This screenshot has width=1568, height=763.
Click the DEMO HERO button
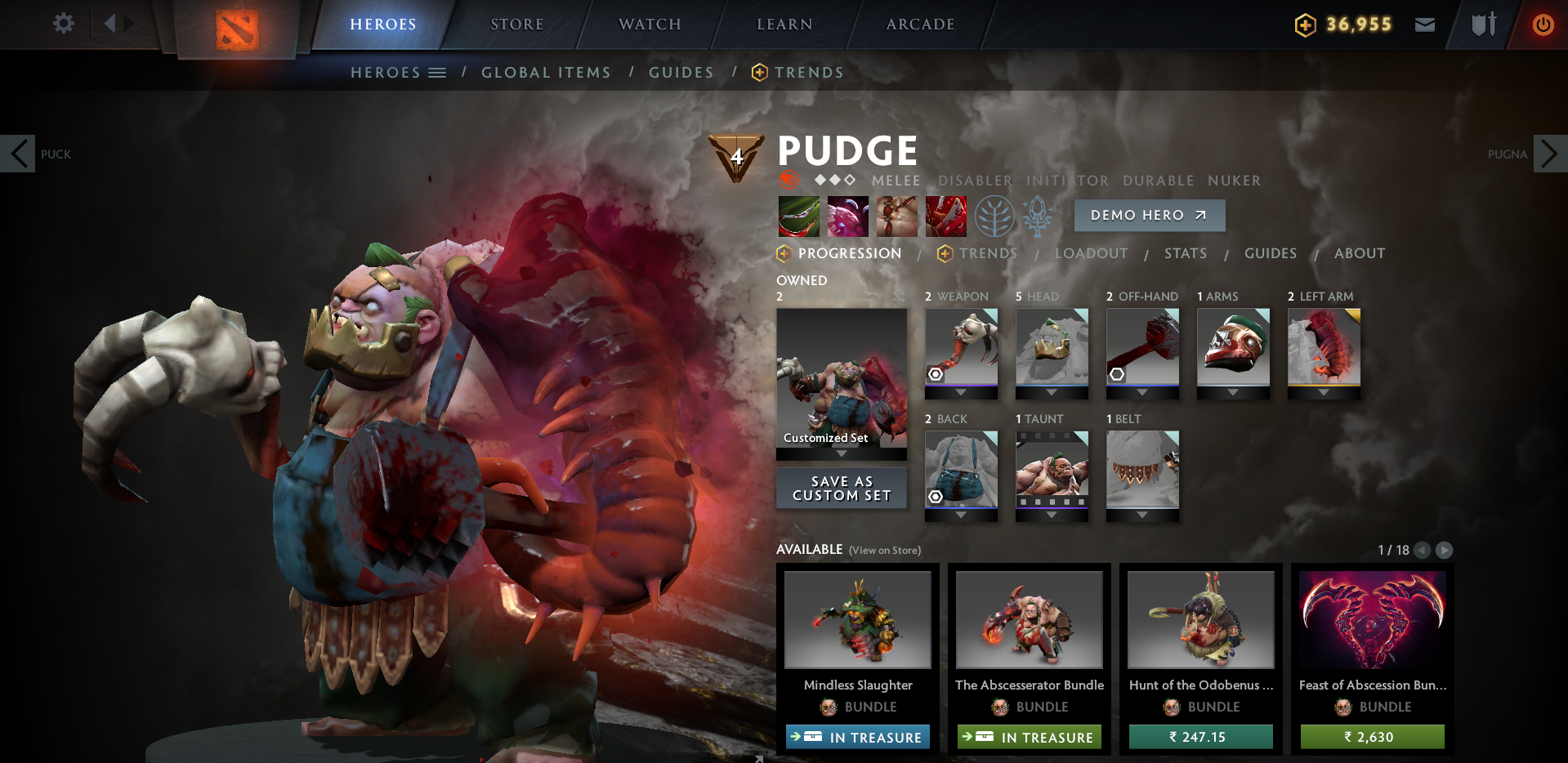coord(1149,215)
